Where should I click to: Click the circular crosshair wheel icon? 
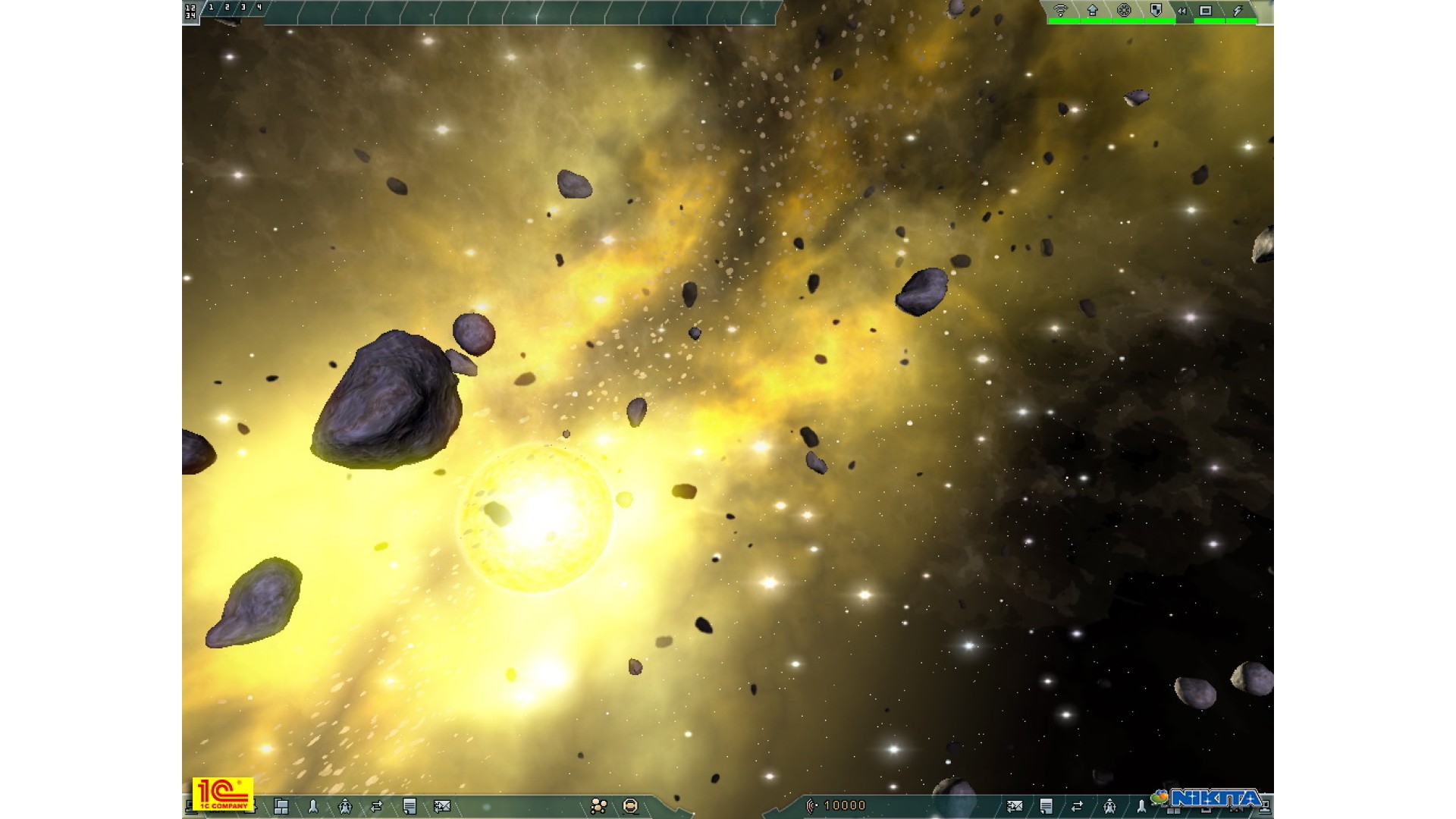[1125, 10]
